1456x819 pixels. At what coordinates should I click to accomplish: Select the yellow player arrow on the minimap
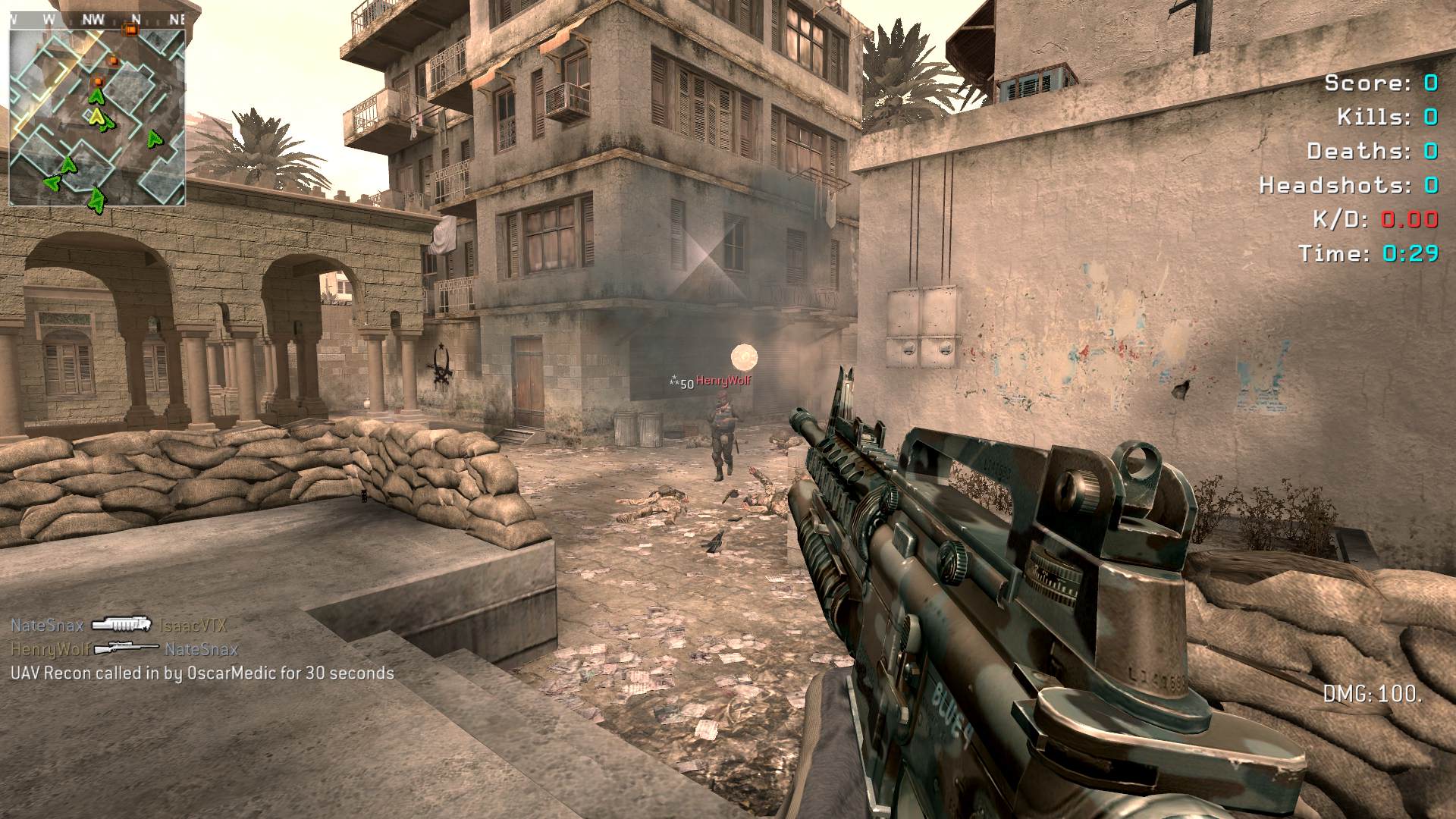(x=97, y=117)
